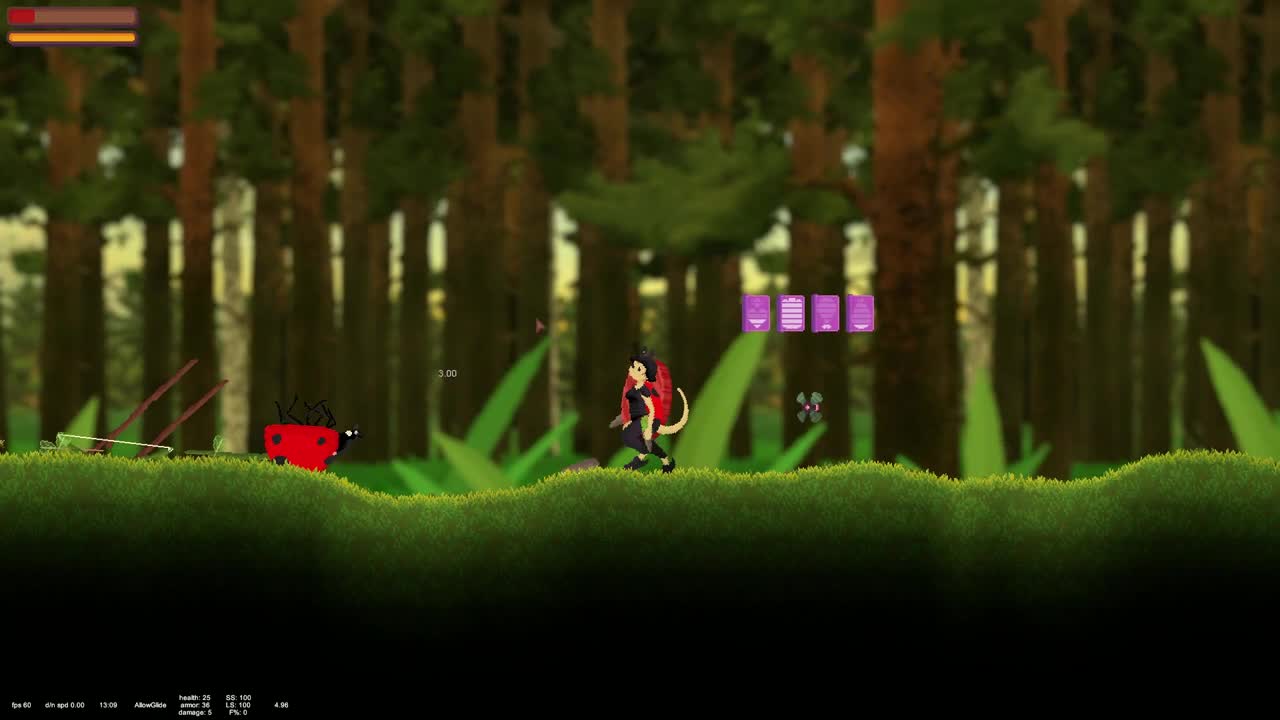
Task: Click the yellow stamina bar
Action: (70, 38)
